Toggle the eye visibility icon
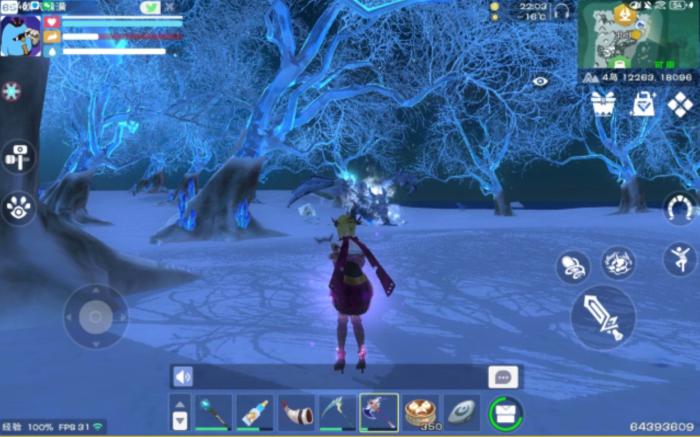This screenshot has width=700, height=437. click(541, 81)
